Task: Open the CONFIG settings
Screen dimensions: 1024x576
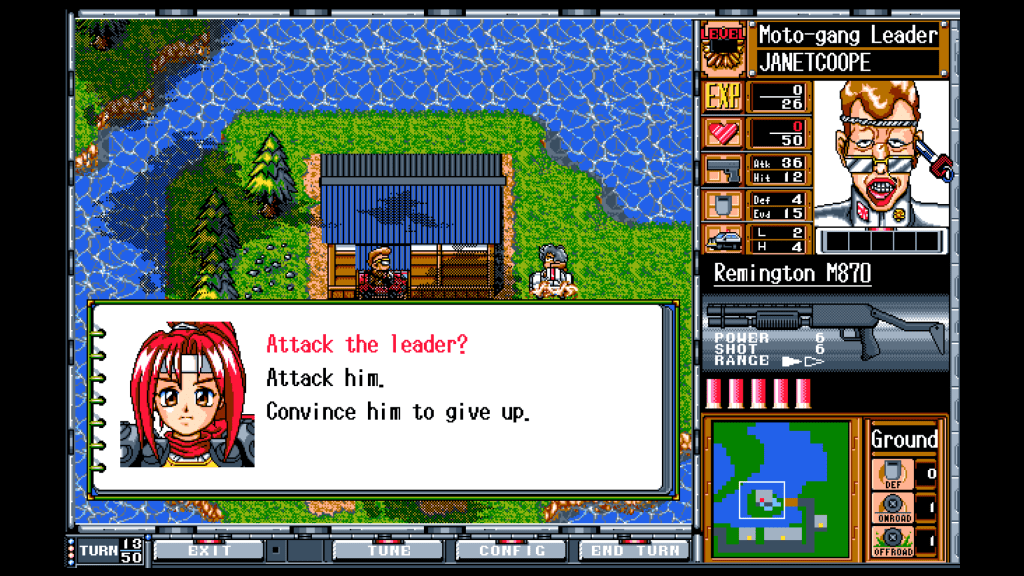Action: click(x=511, y=550)
